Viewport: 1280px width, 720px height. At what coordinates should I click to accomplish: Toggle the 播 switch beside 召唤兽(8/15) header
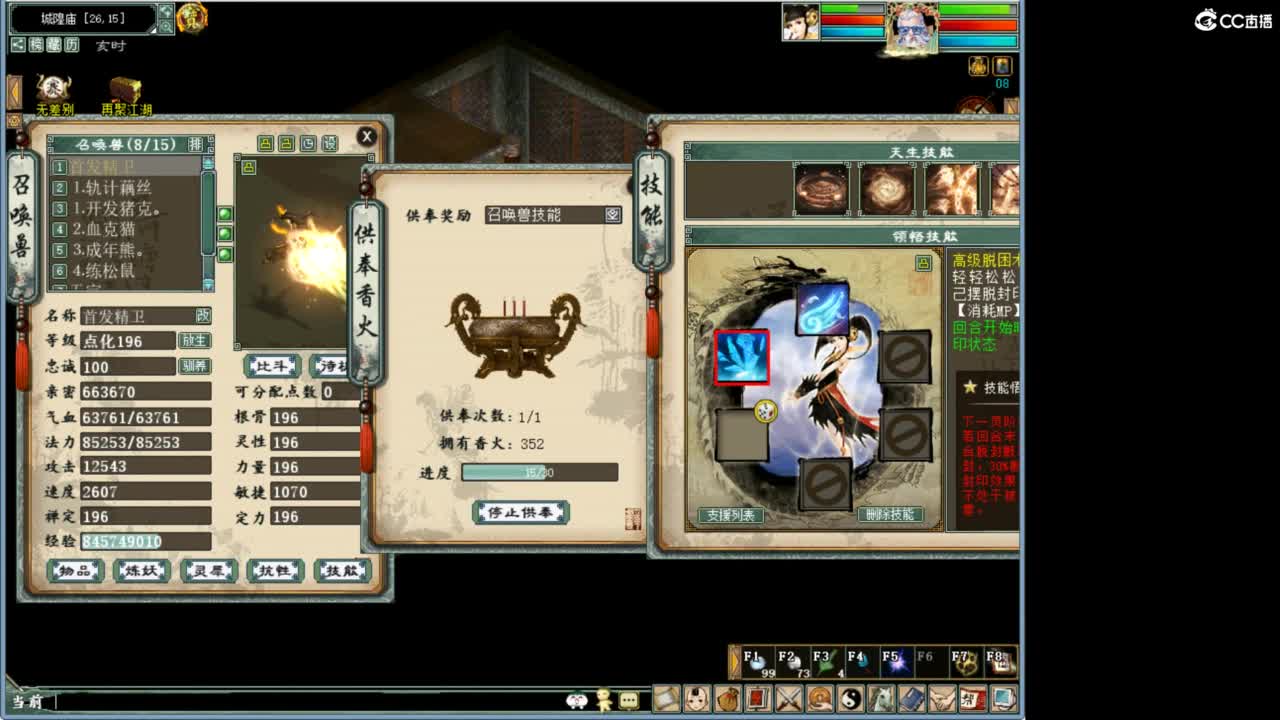point(196,143)
